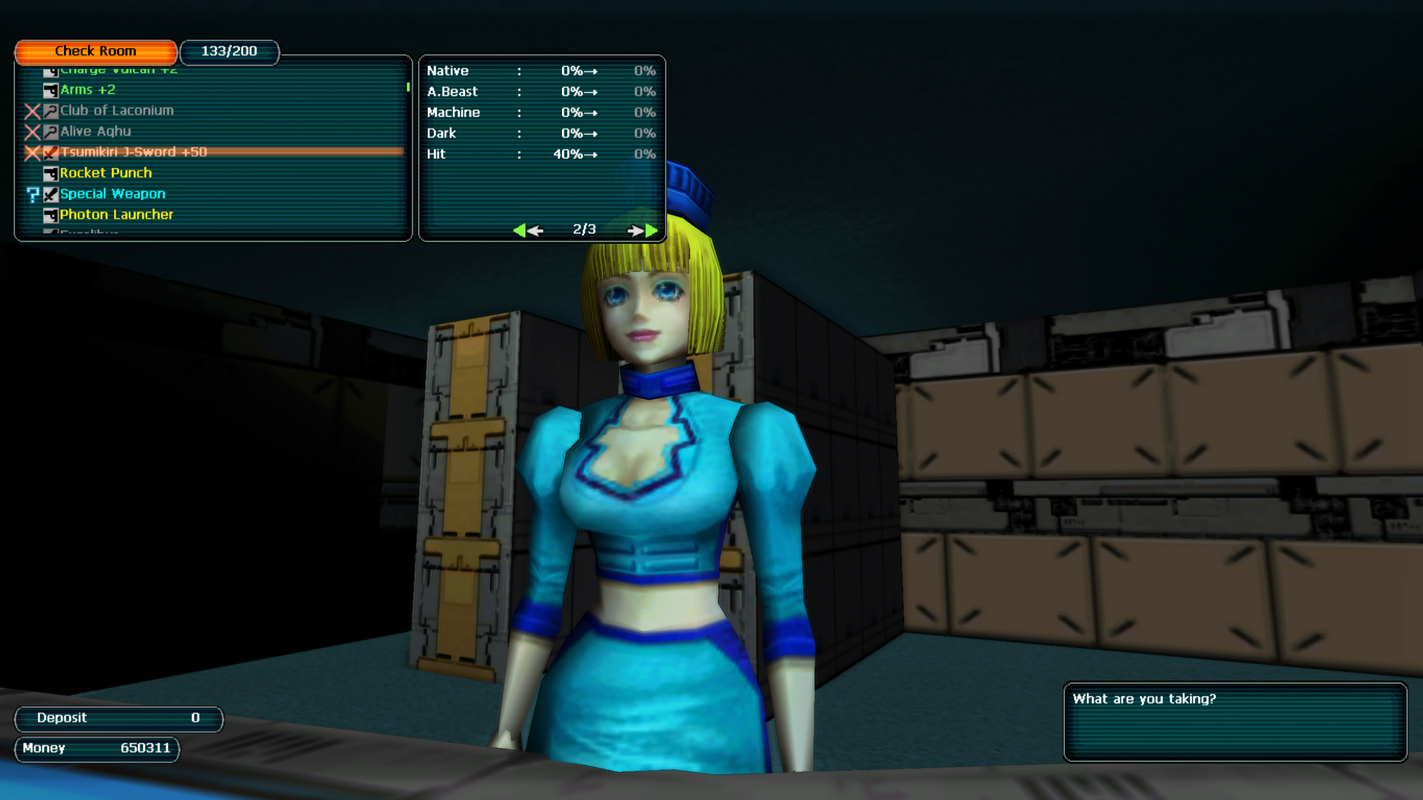
Task: Toggle the red X mark on Club of Laconium
Action: pos(31,110)
